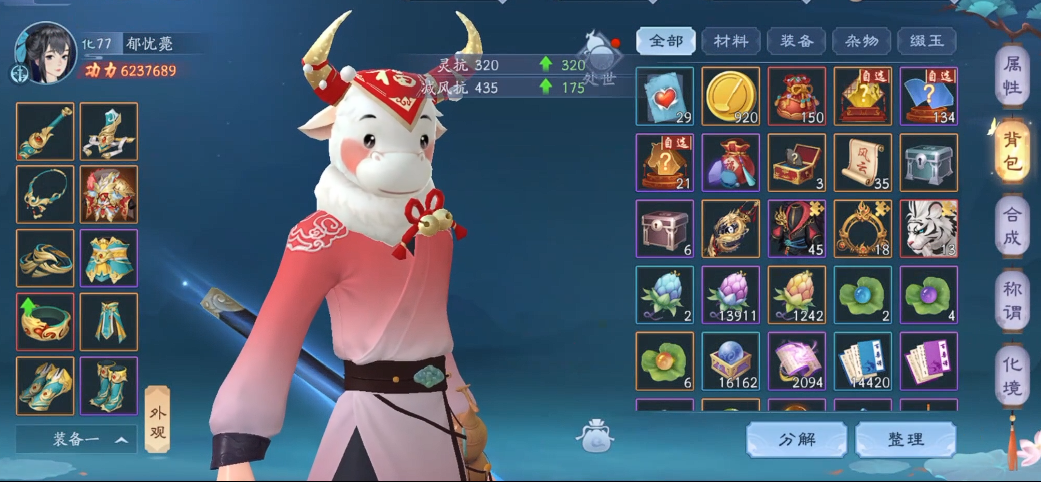
Task: Select the equipped teal boots slot
Action: click(109, 386)
